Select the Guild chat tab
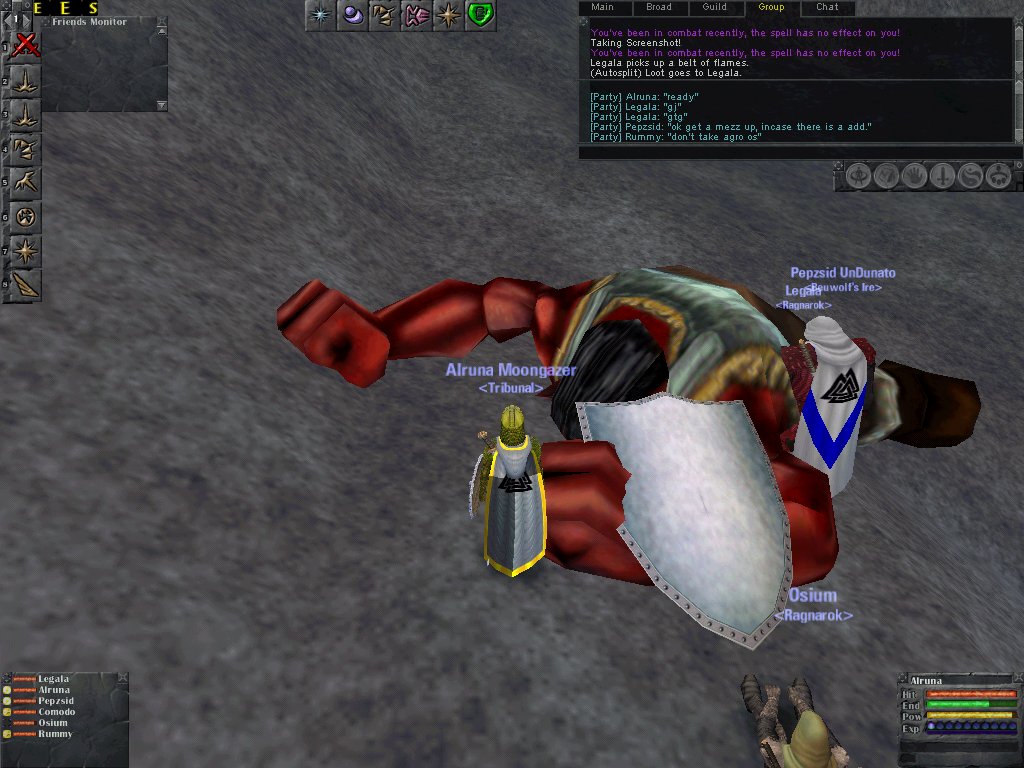 coord(714,7)
